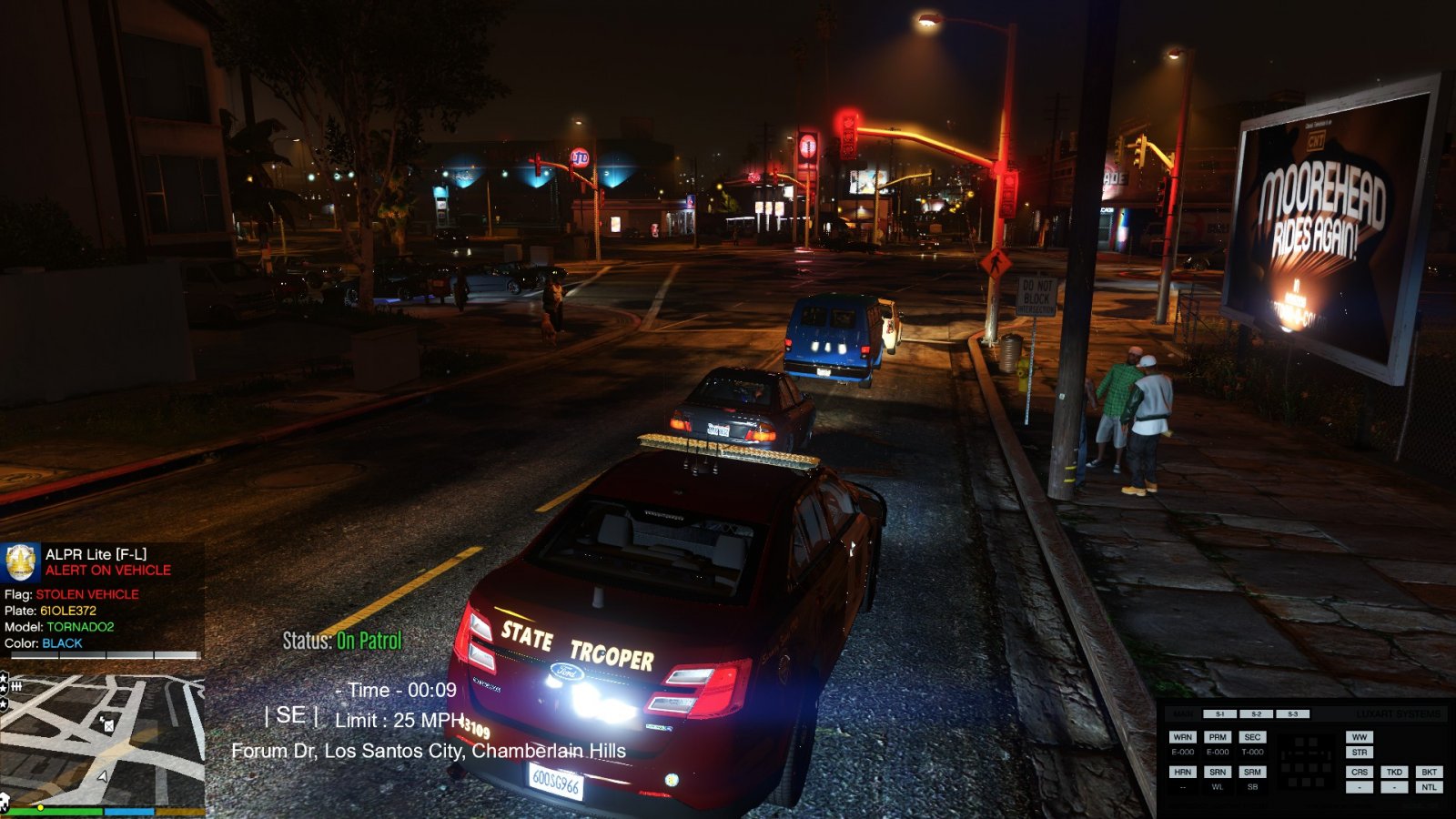The width and height of the screenshot is (1456, 819).
Task: Activate the TKD takedown lights
Action: click(1394, 772)
